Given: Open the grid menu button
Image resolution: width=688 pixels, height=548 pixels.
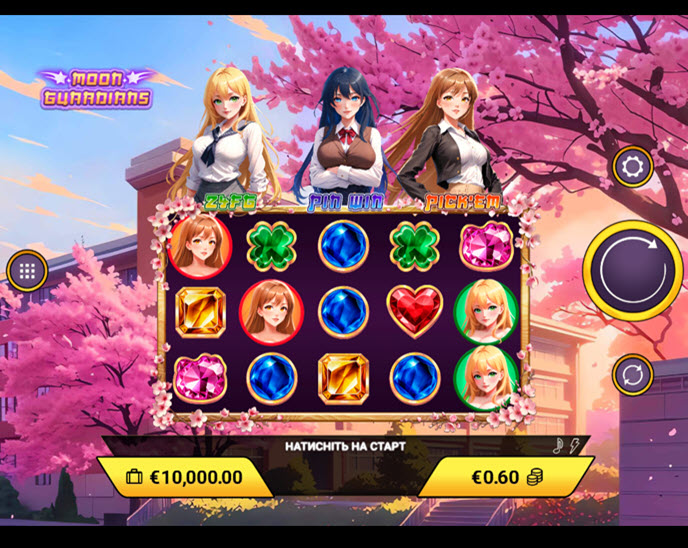Looking at the screenshot, I should 27,270.
